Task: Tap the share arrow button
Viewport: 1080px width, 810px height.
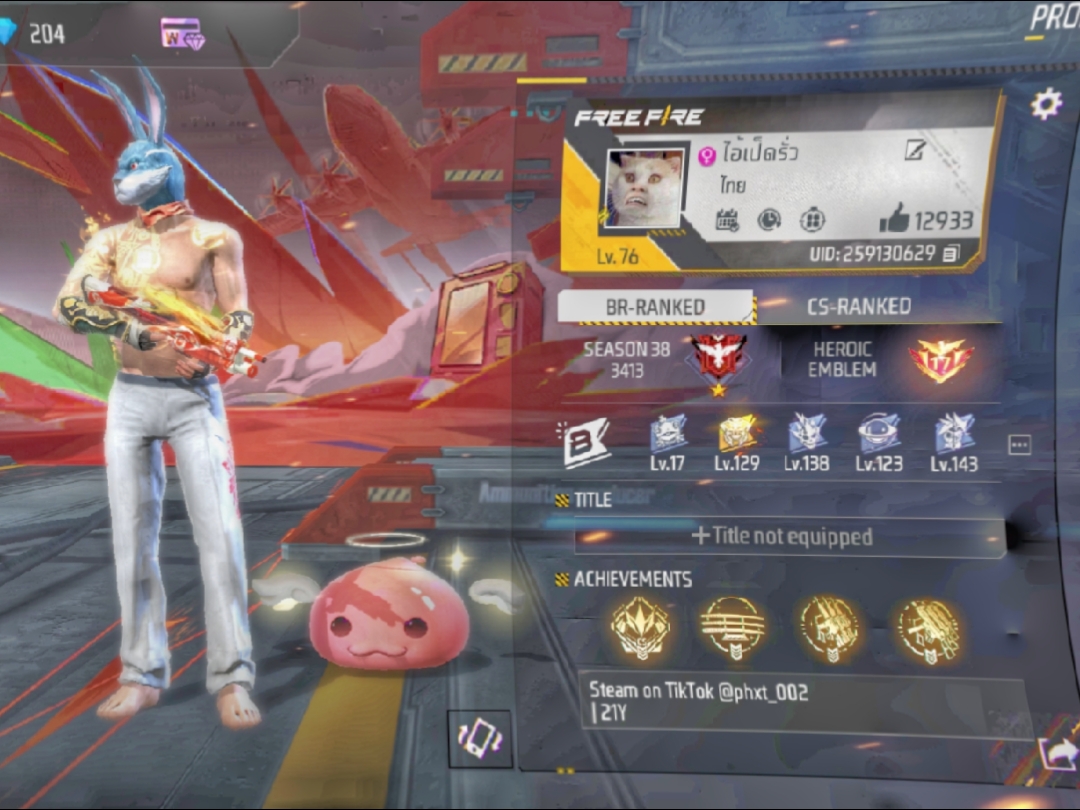Action: [1058, 752]
